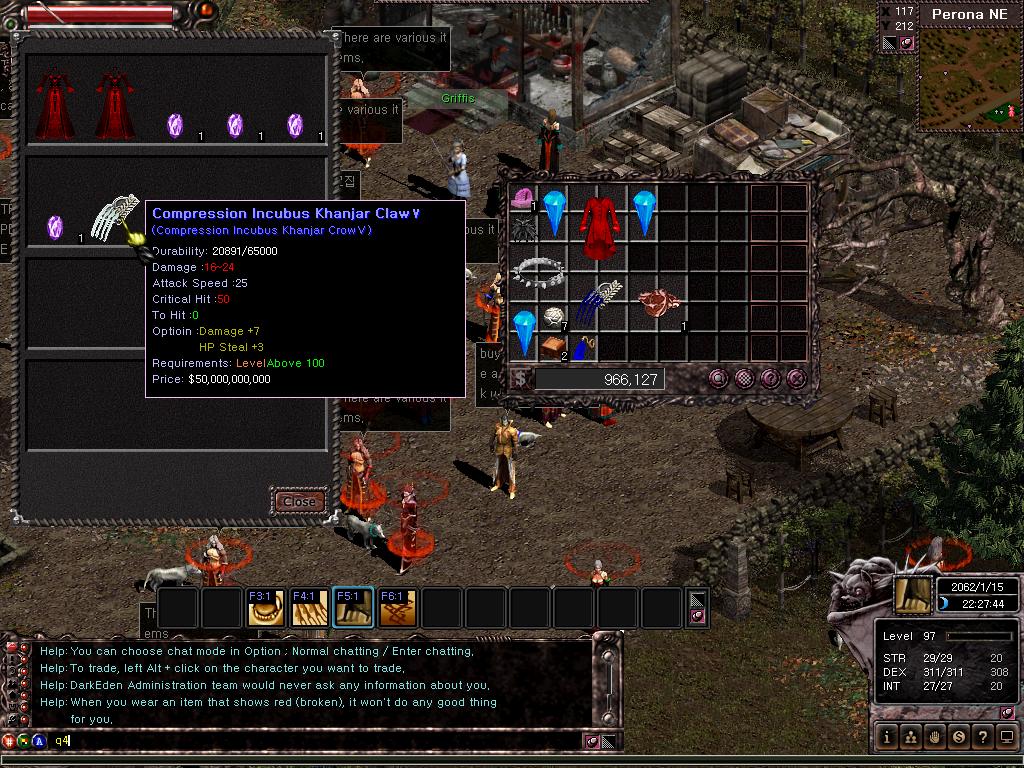Close the storage window

(299, 500)
